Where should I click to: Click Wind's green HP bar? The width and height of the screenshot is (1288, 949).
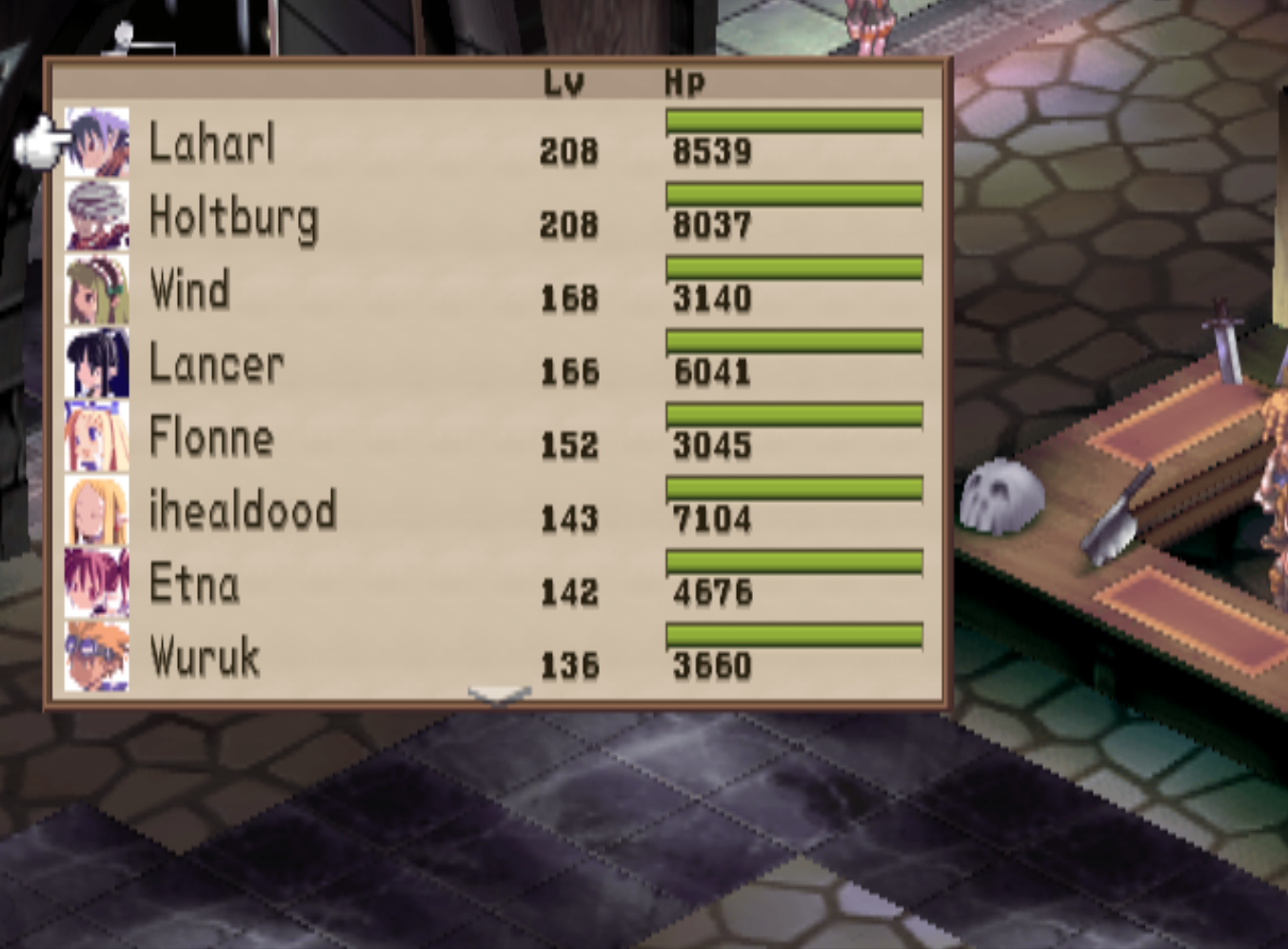click(794, 267)
